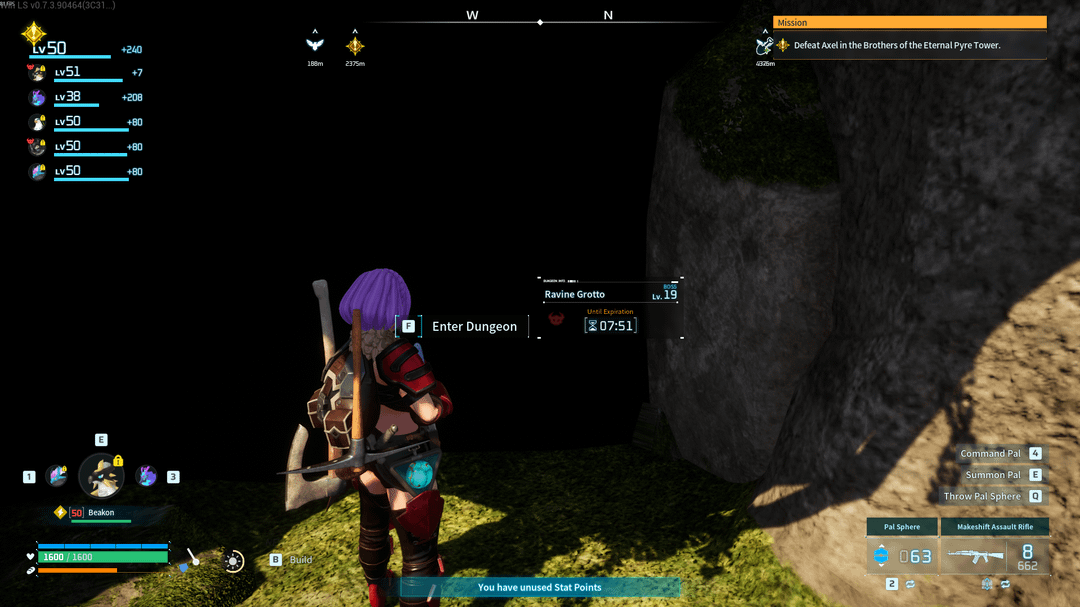The height and width of the screenshot is (607, 1080).
Task: Select the active Beakon pal portrait
Action: [101, 476]
